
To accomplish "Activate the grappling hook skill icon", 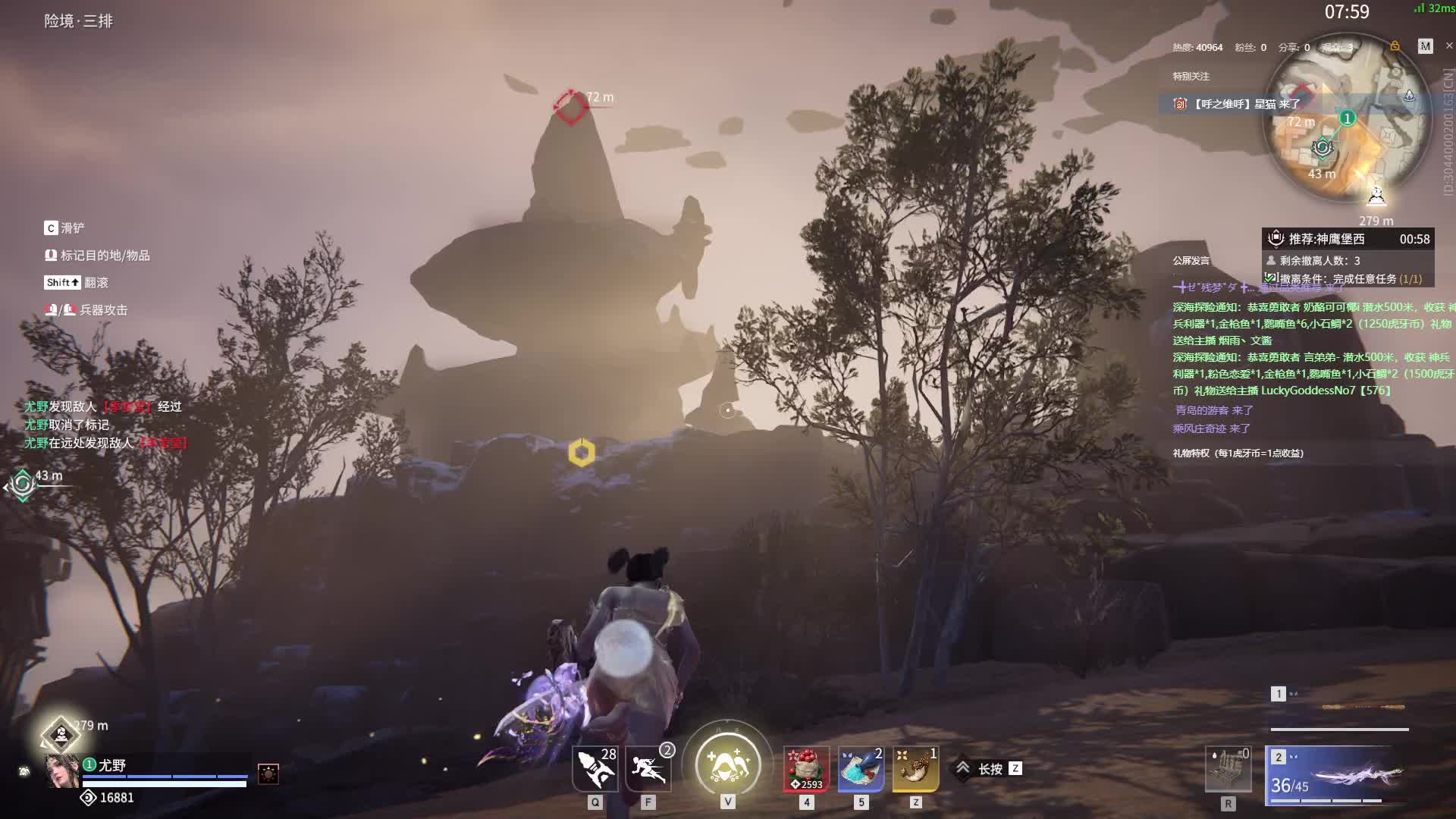I will (595, 769).
